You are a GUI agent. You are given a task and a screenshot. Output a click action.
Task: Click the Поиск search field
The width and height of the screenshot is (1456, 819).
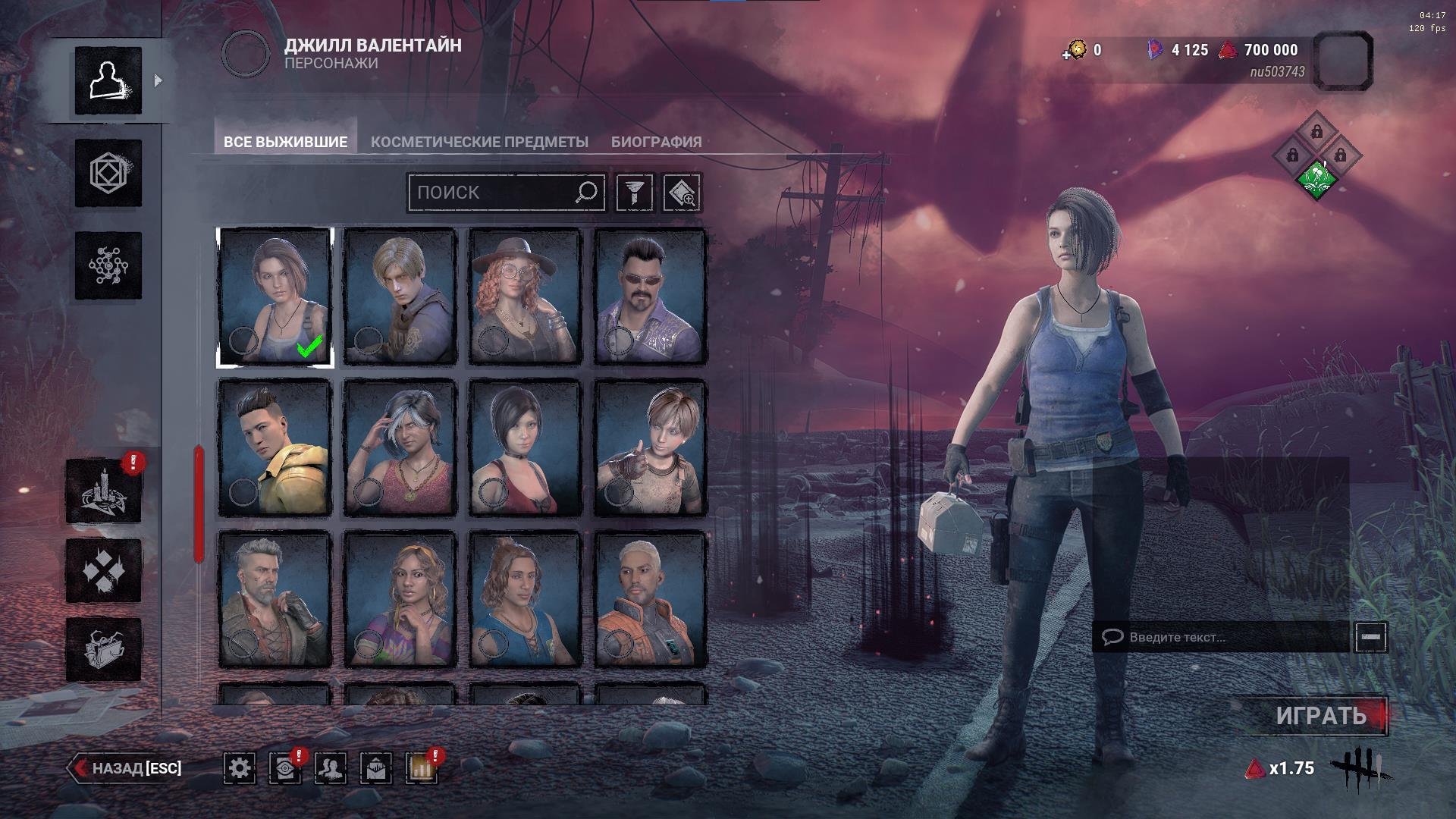pos(493,193)
